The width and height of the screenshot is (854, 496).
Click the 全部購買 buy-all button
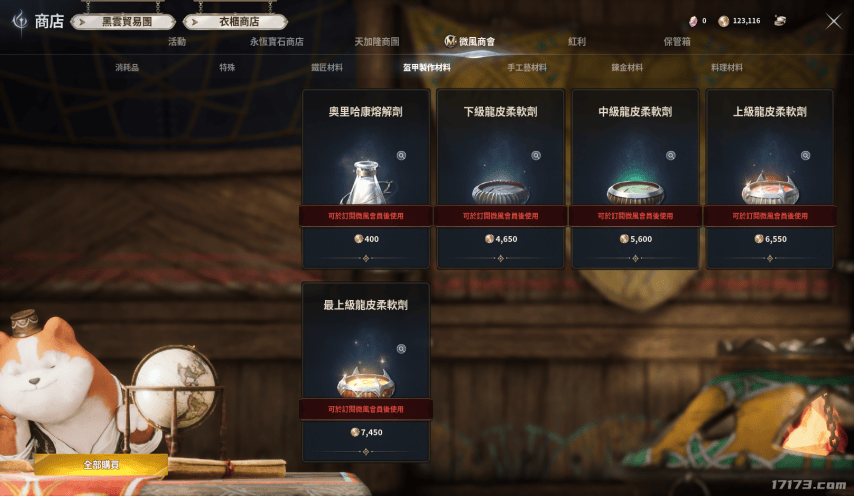(101, 465)
